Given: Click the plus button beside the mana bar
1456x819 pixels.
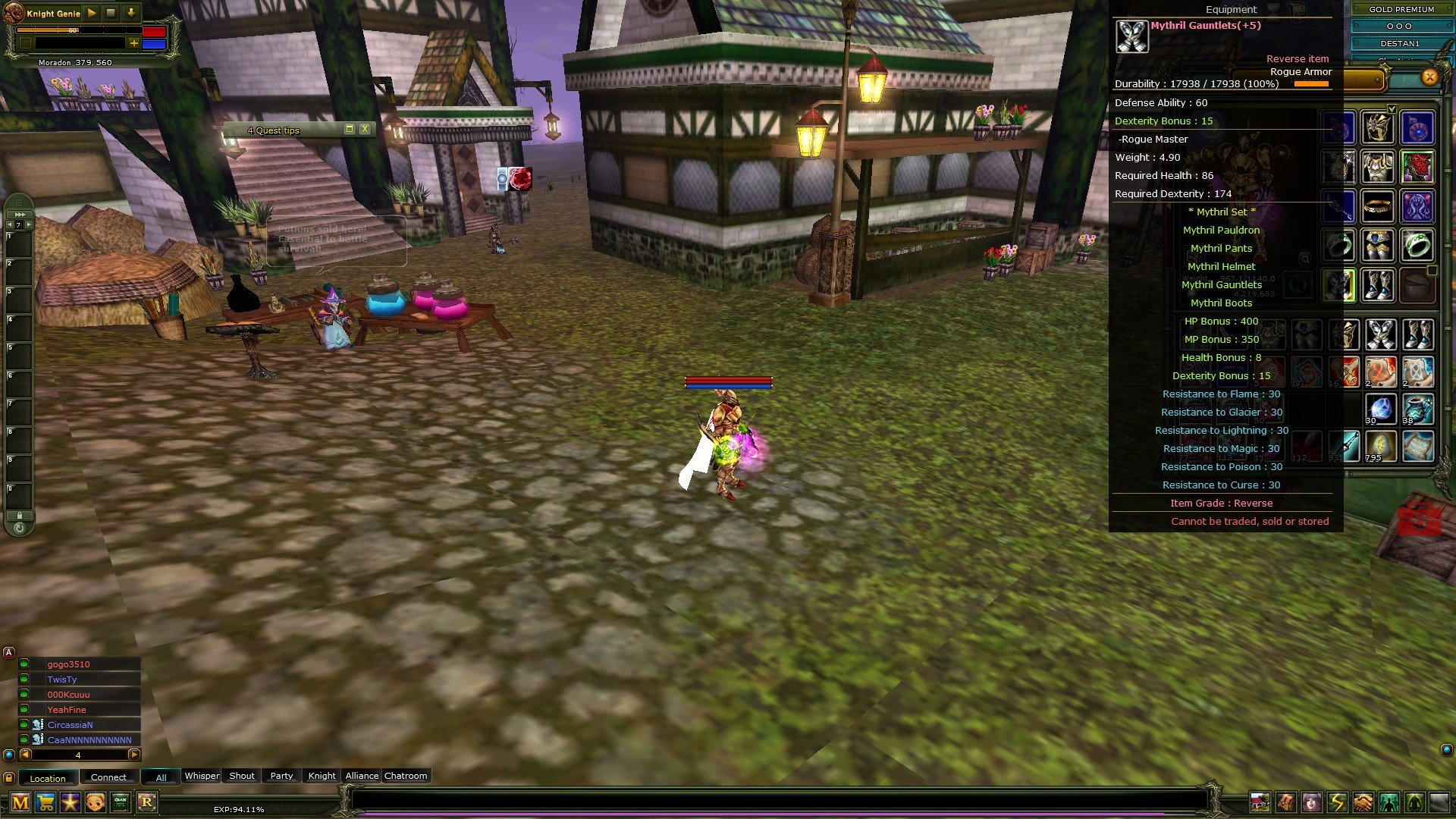Looking at the screenshot, I should (134, 44).
